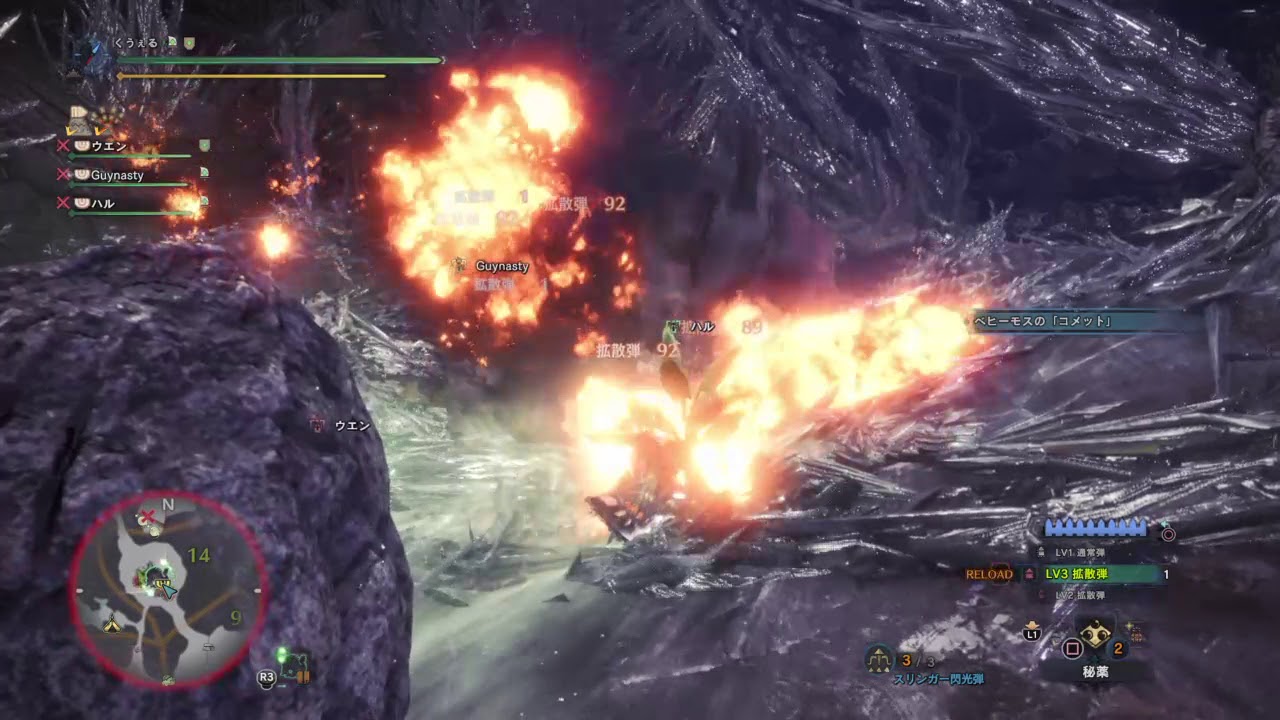
Task: Click the red X marker on the minimap
Action: coord(150,515)
